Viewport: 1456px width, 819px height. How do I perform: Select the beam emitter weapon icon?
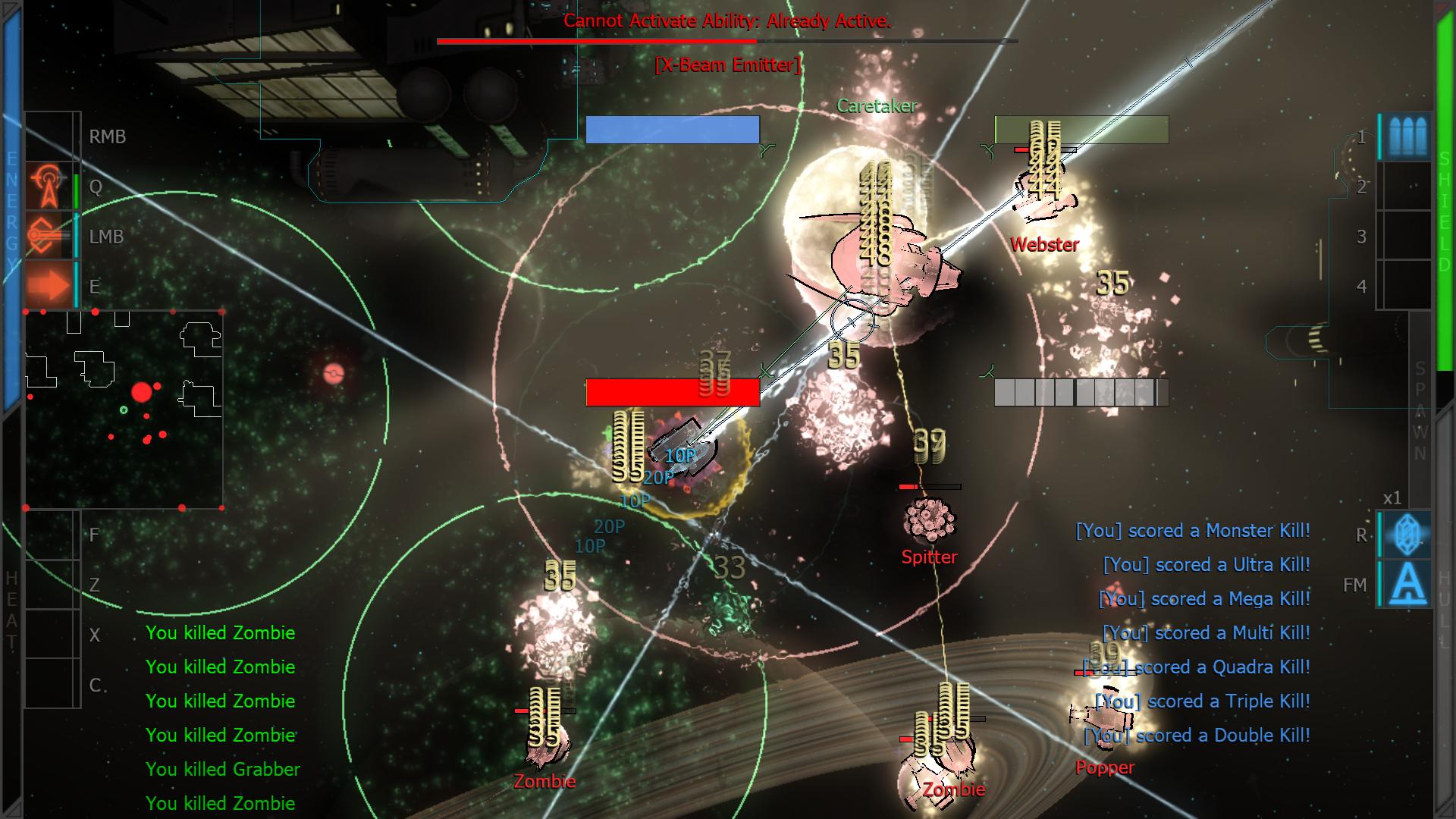[49, 237]
